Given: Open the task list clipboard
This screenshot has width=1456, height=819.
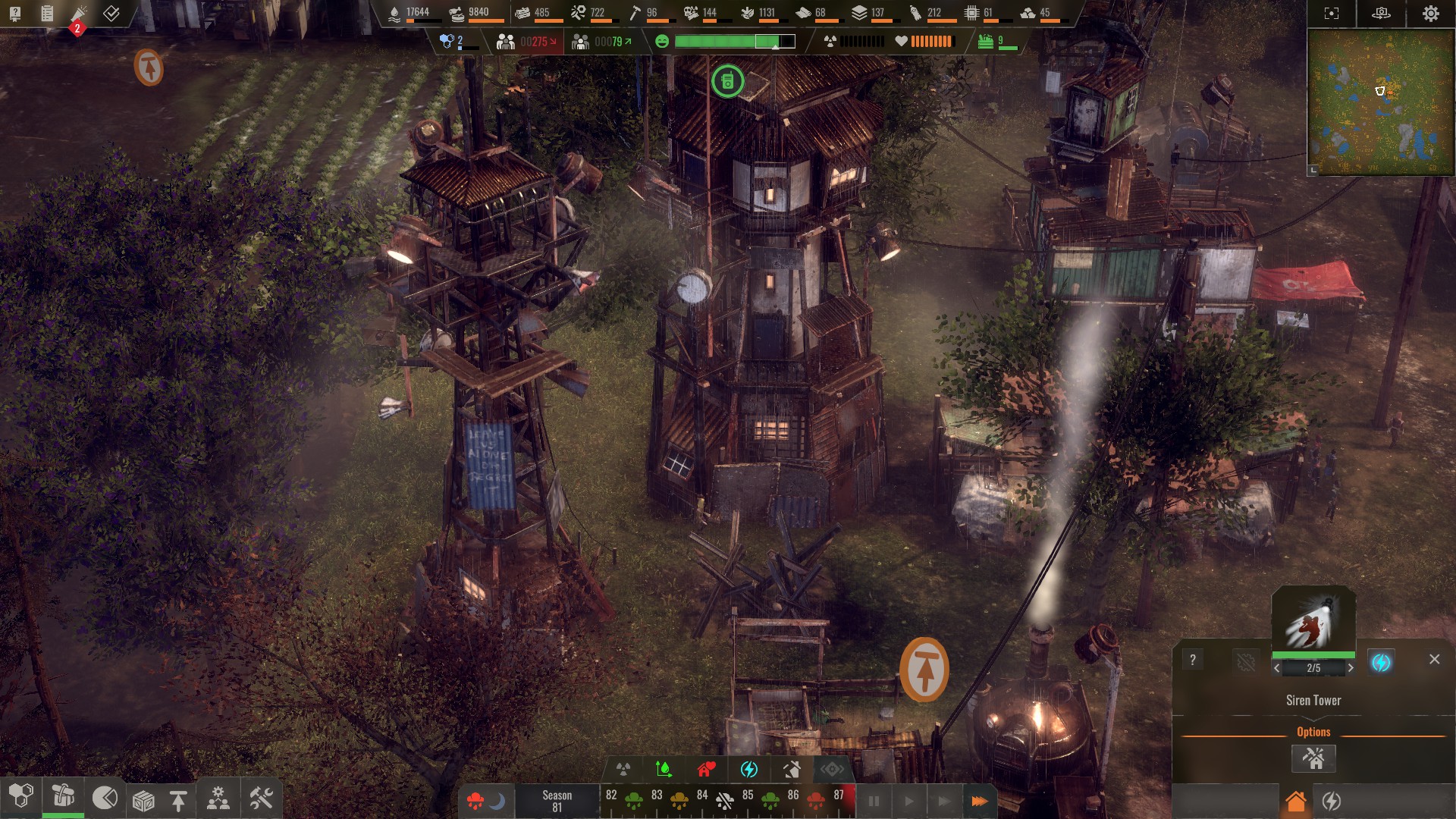Looking at the screenshot, I should point(47,13).
